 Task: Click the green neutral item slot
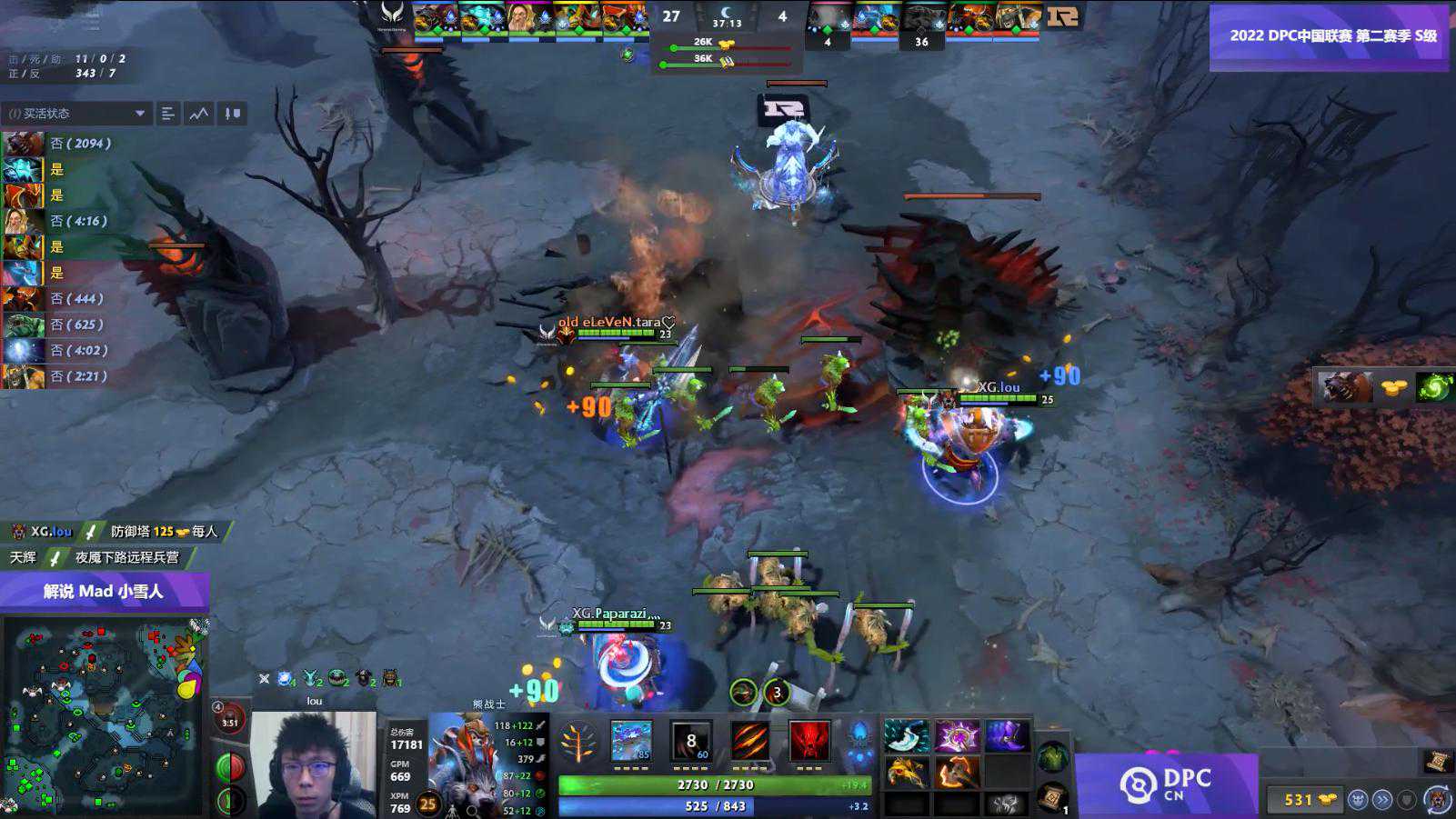click(1052, 756)
